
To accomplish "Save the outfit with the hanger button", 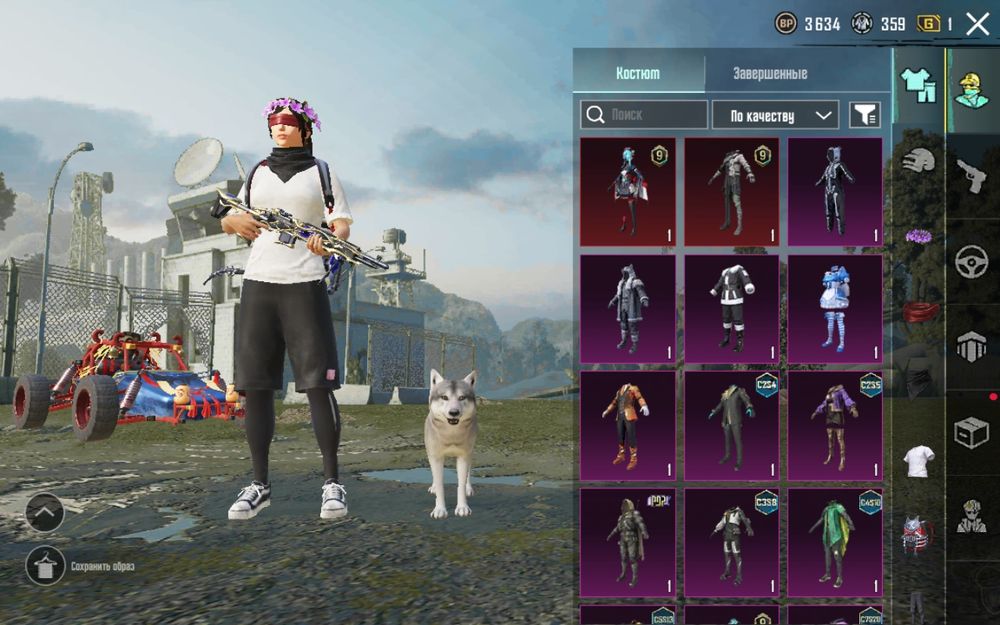I will 45,566.
